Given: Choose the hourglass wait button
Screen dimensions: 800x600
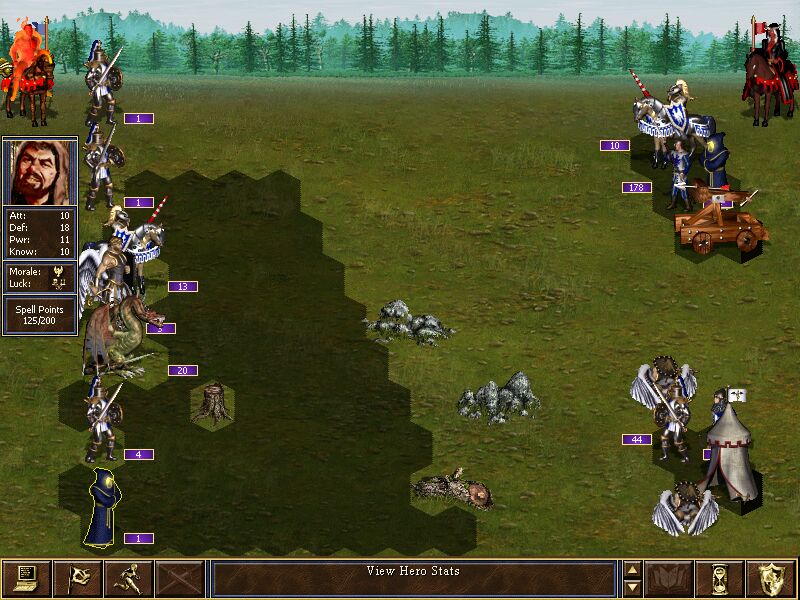Looking at the screenshot, I should coord(720,578).
